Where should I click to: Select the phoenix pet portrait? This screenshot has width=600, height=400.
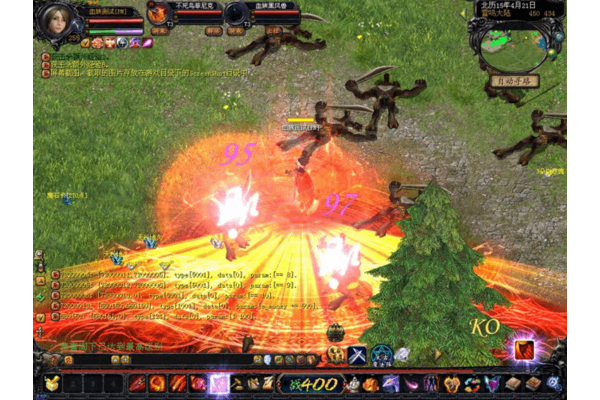(x=158, y=13)
